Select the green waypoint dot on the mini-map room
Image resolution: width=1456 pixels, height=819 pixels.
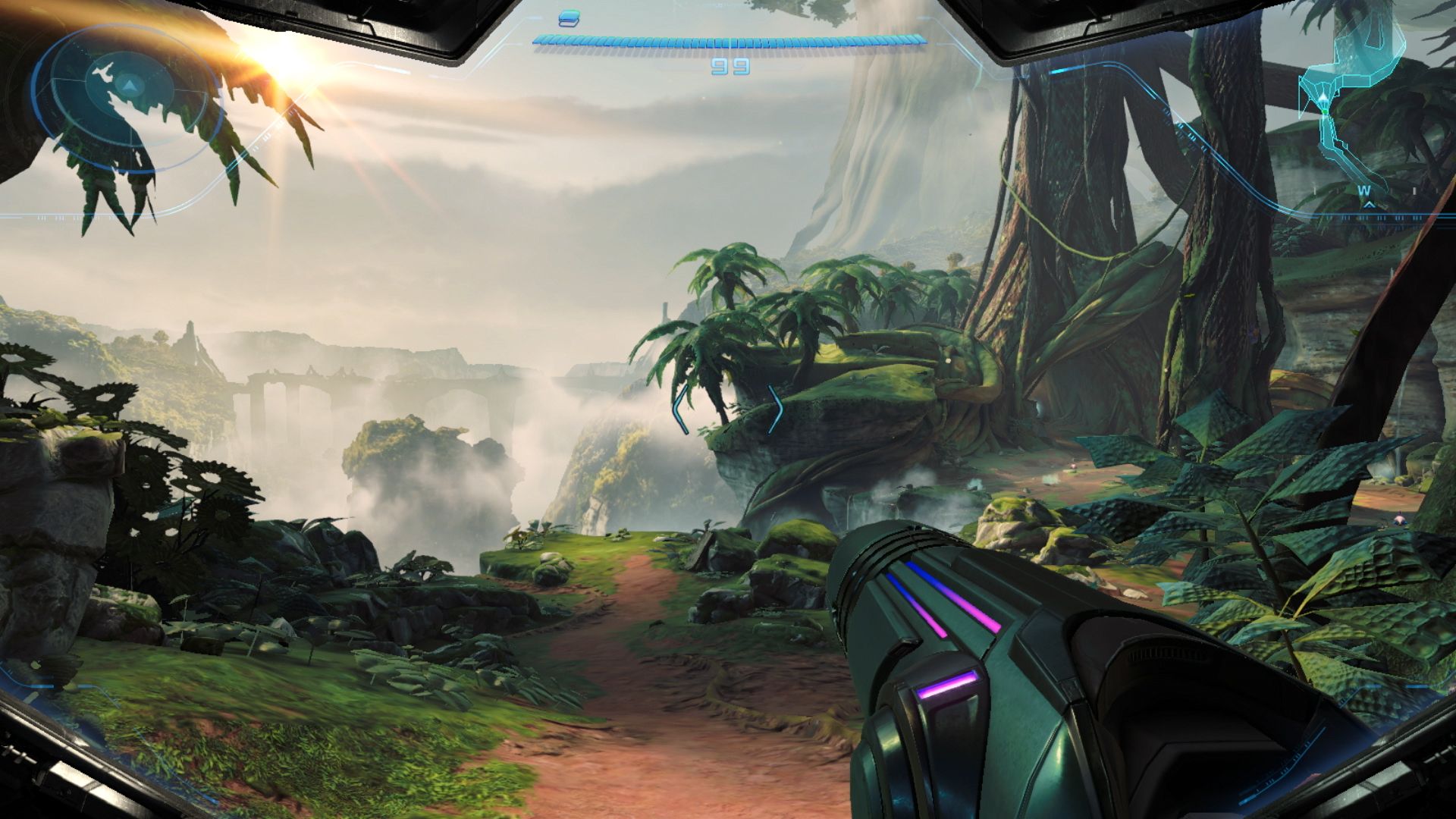(x=1324, y=111)
